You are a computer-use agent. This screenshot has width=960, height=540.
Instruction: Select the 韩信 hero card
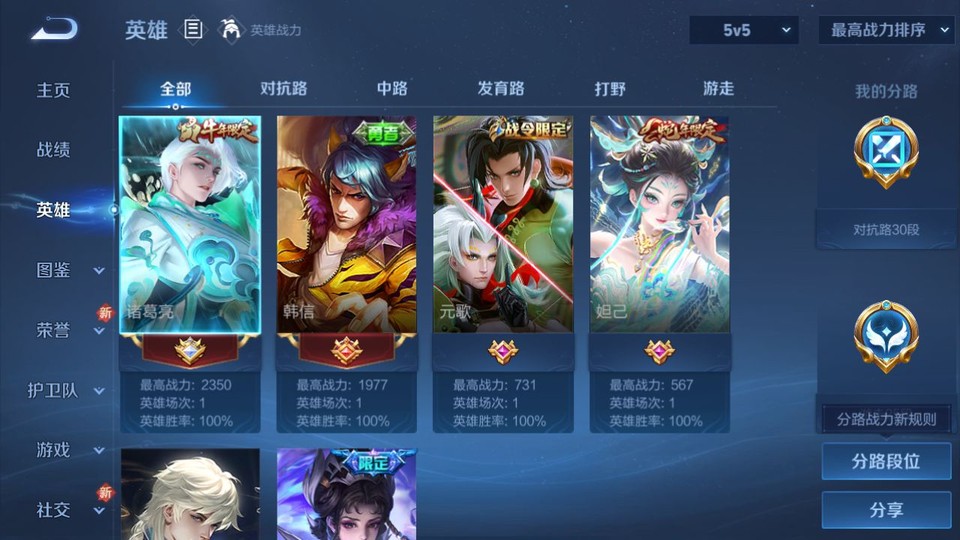pos(347,225)
